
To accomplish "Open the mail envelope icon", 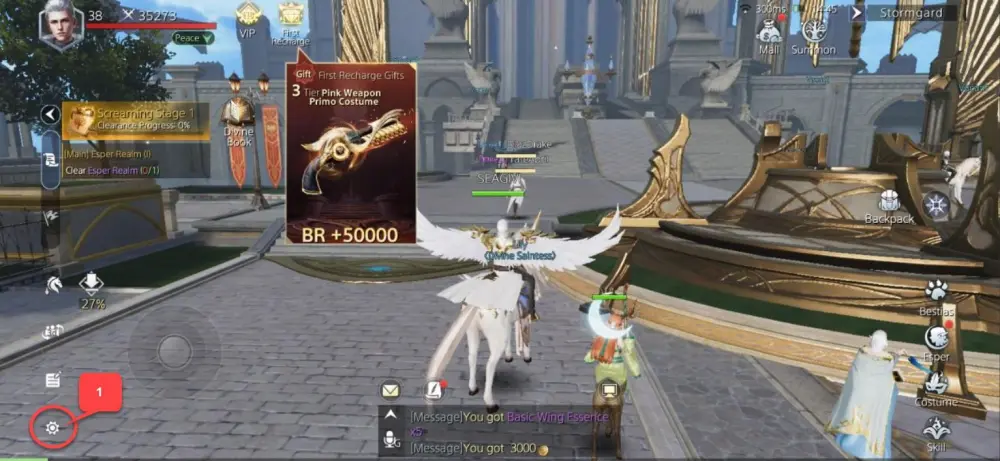I will pyautogui.click(x=390, y=390).
